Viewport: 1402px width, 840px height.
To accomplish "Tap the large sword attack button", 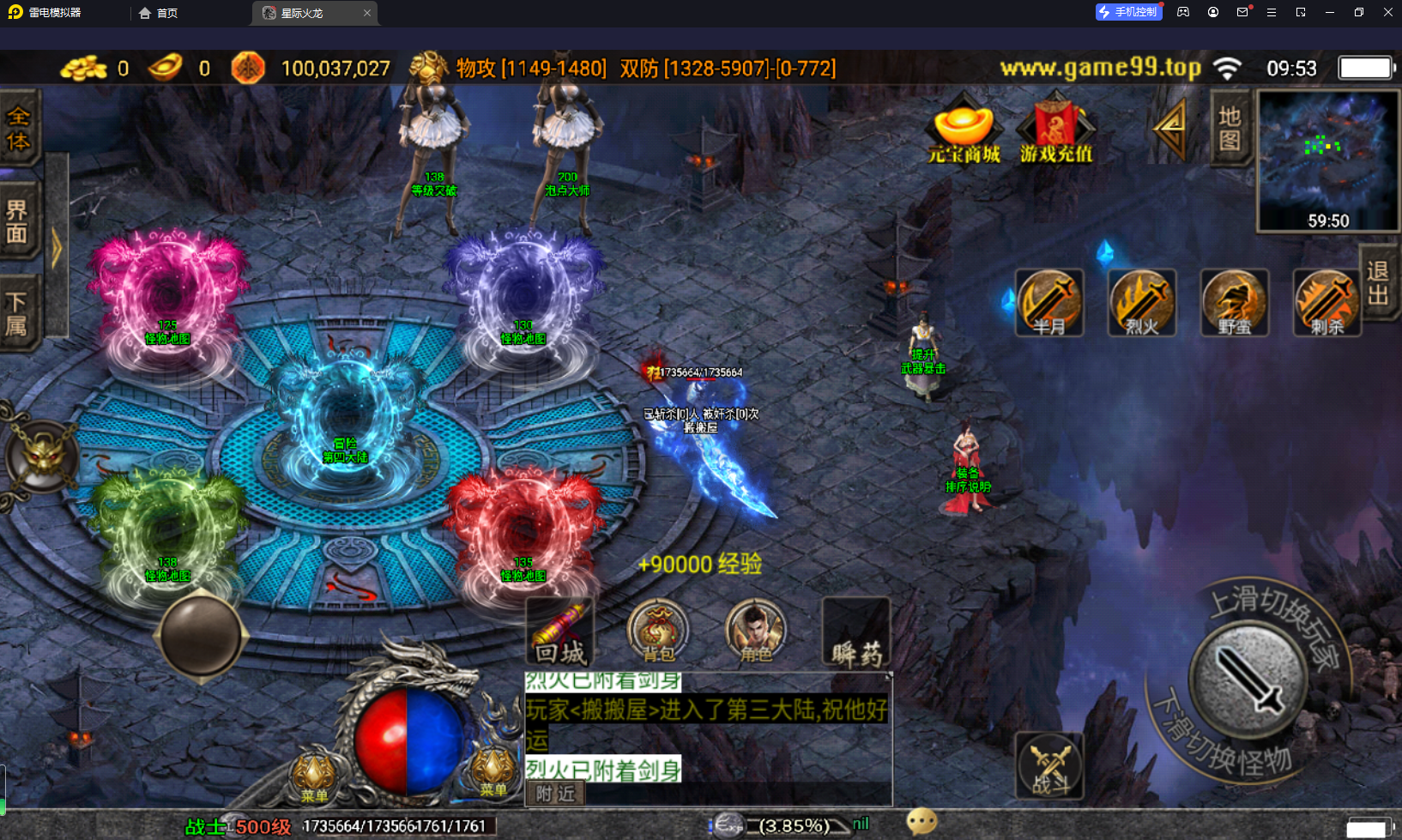I will (x=1248, y=678).
